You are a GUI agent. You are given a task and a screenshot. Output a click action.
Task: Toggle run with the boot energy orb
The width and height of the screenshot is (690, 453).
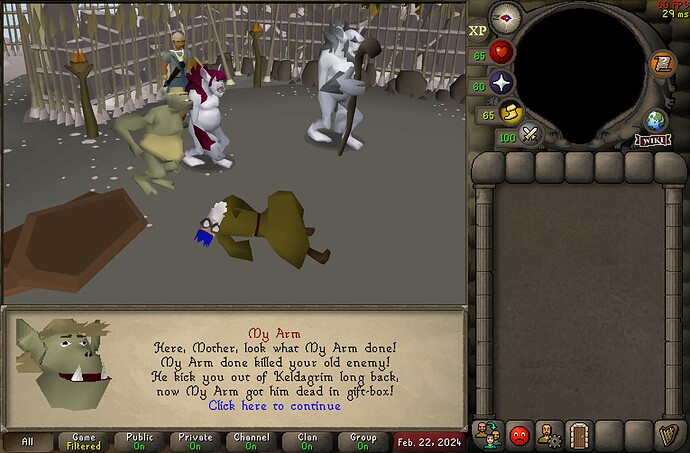pyautogui.click(x=512, y=113)
